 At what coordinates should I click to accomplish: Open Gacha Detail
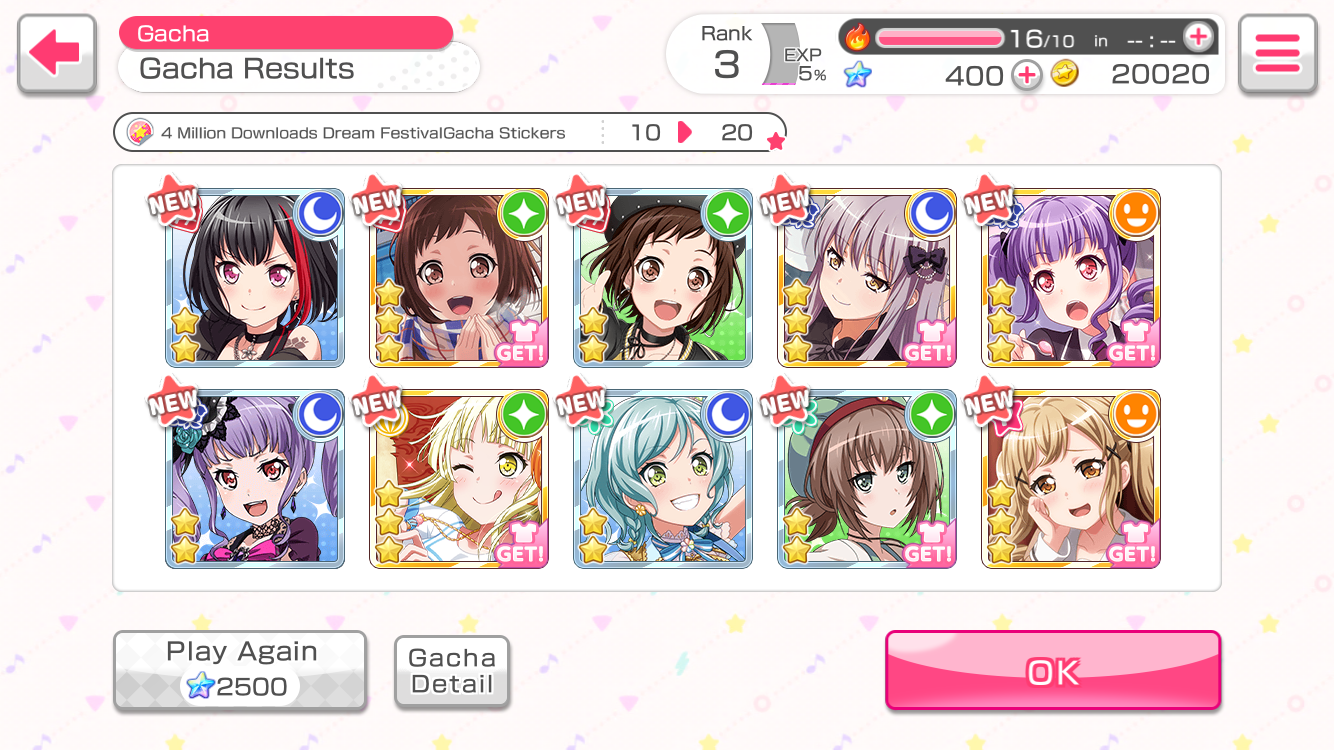tap(452, 672)
